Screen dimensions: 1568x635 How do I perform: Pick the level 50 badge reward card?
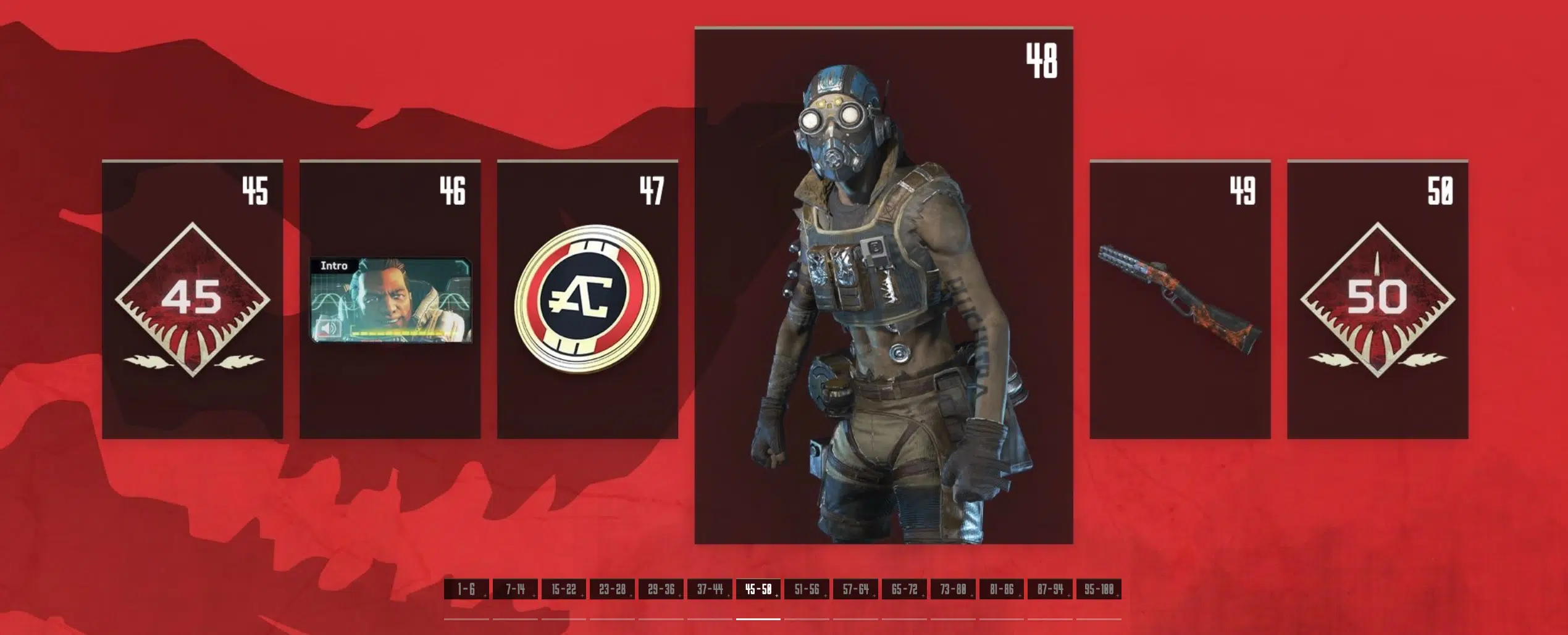point(1377,300)
